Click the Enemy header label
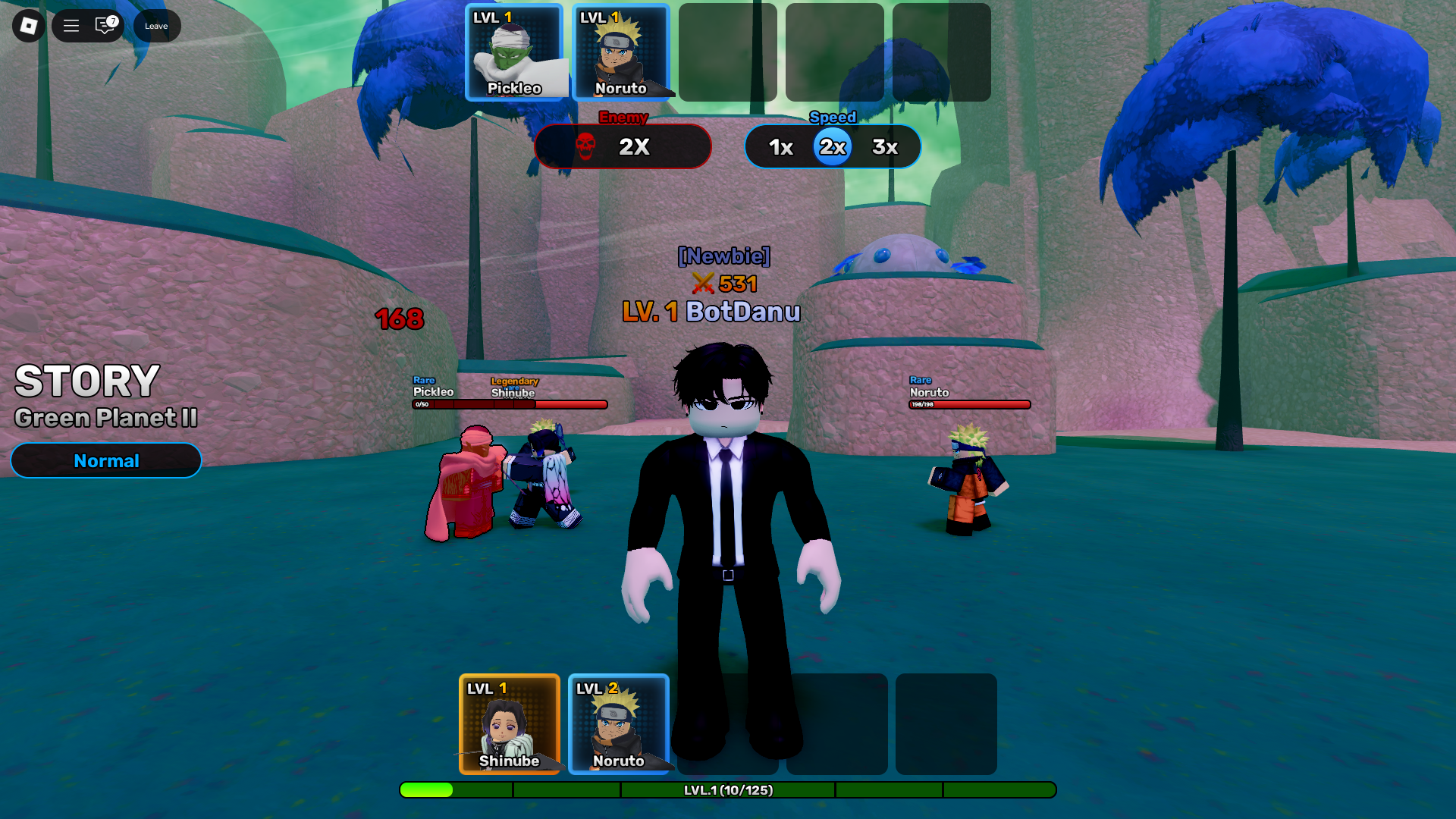 coord(623,118)
